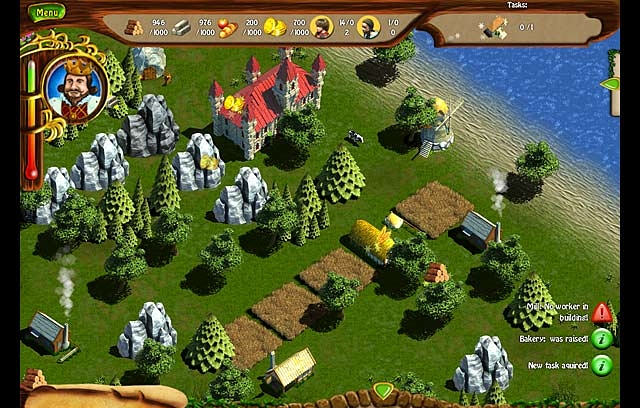
Task: Expand the green arrow on the right edge
Action: (x=610, y=84)
